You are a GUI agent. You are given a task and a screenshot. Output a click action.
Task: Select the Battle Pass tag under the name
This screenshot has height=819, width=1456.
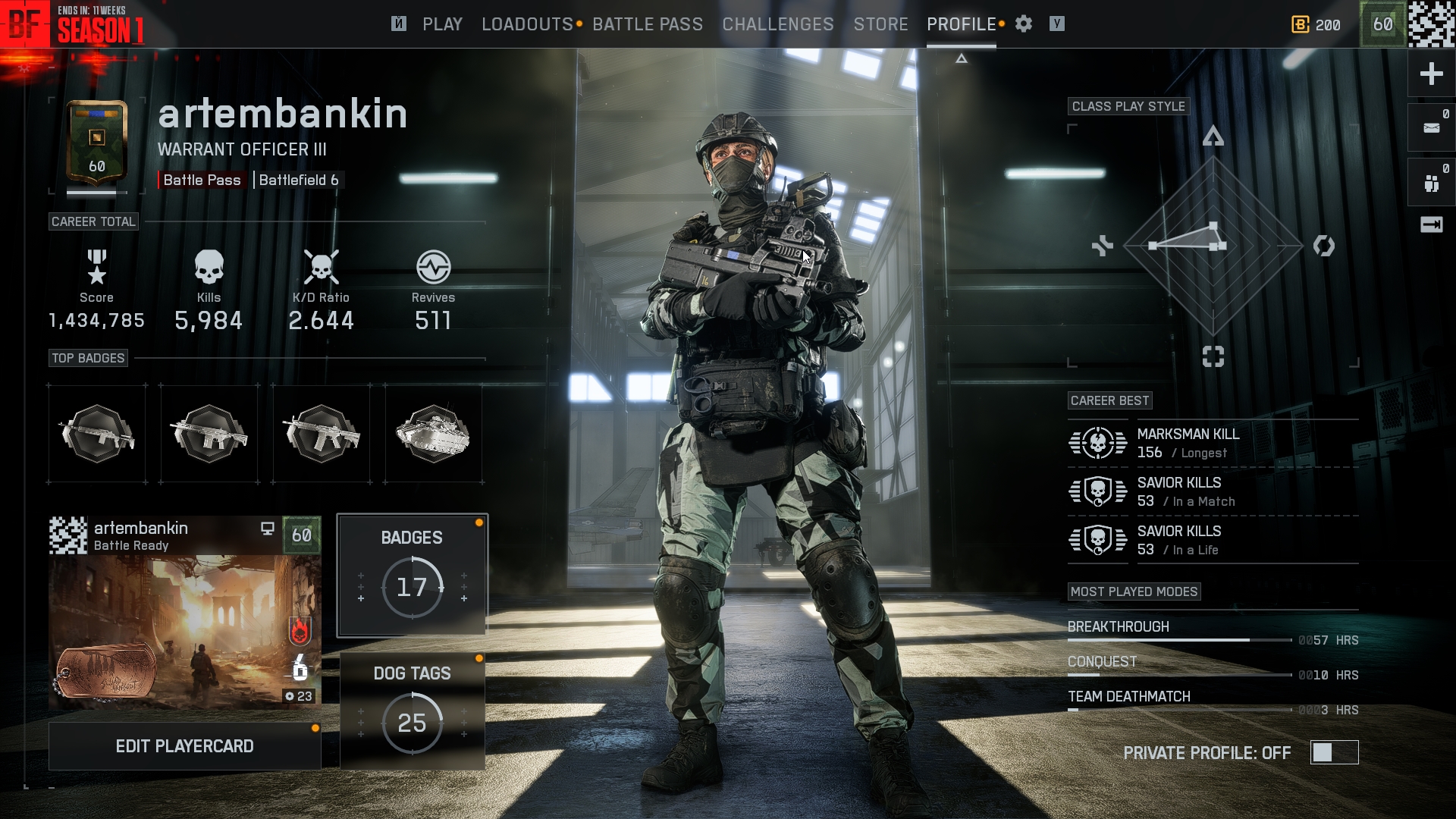point(202,180)
